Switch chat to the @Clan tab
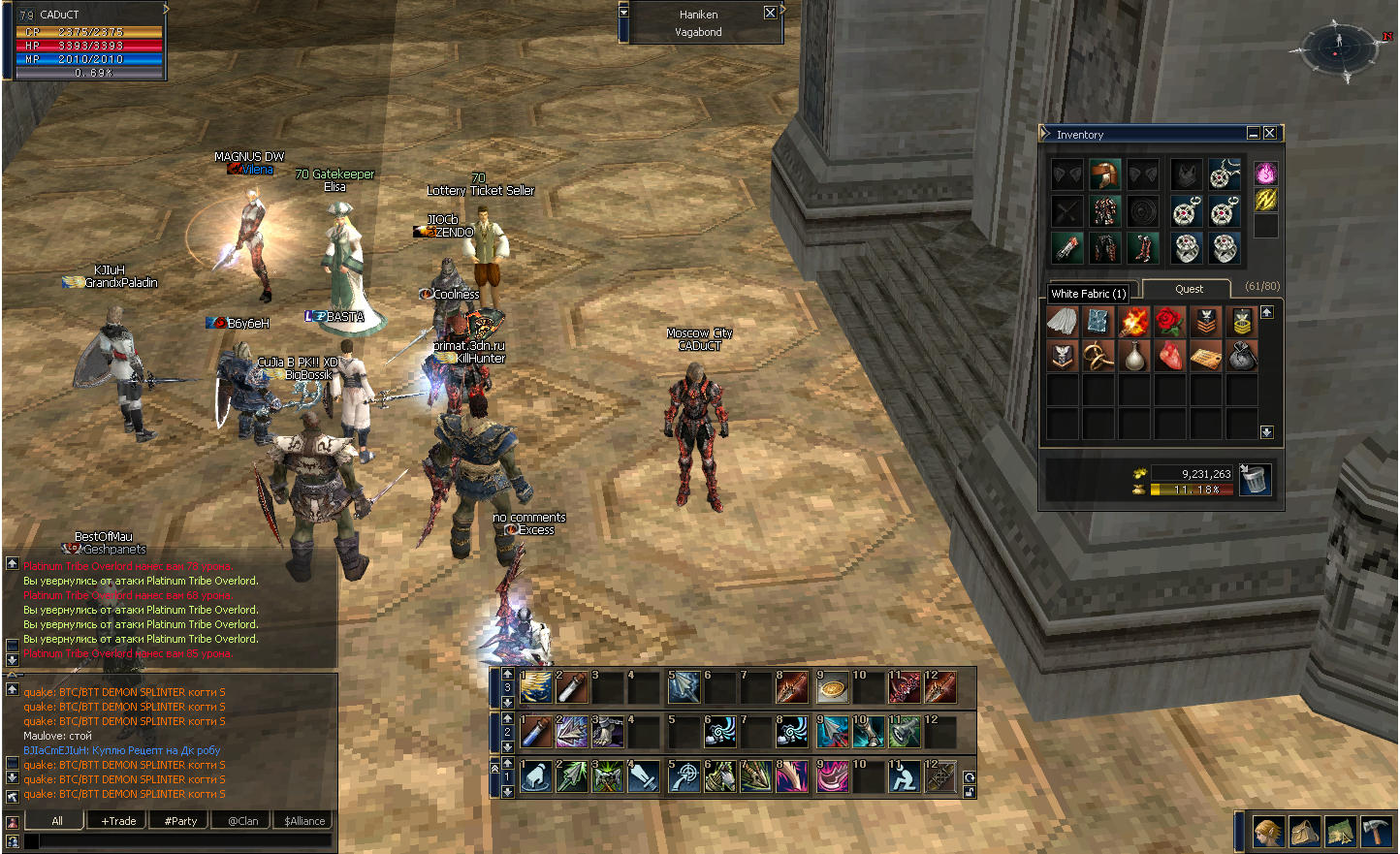Screen dimensions: 1400x854 [242, 821]
